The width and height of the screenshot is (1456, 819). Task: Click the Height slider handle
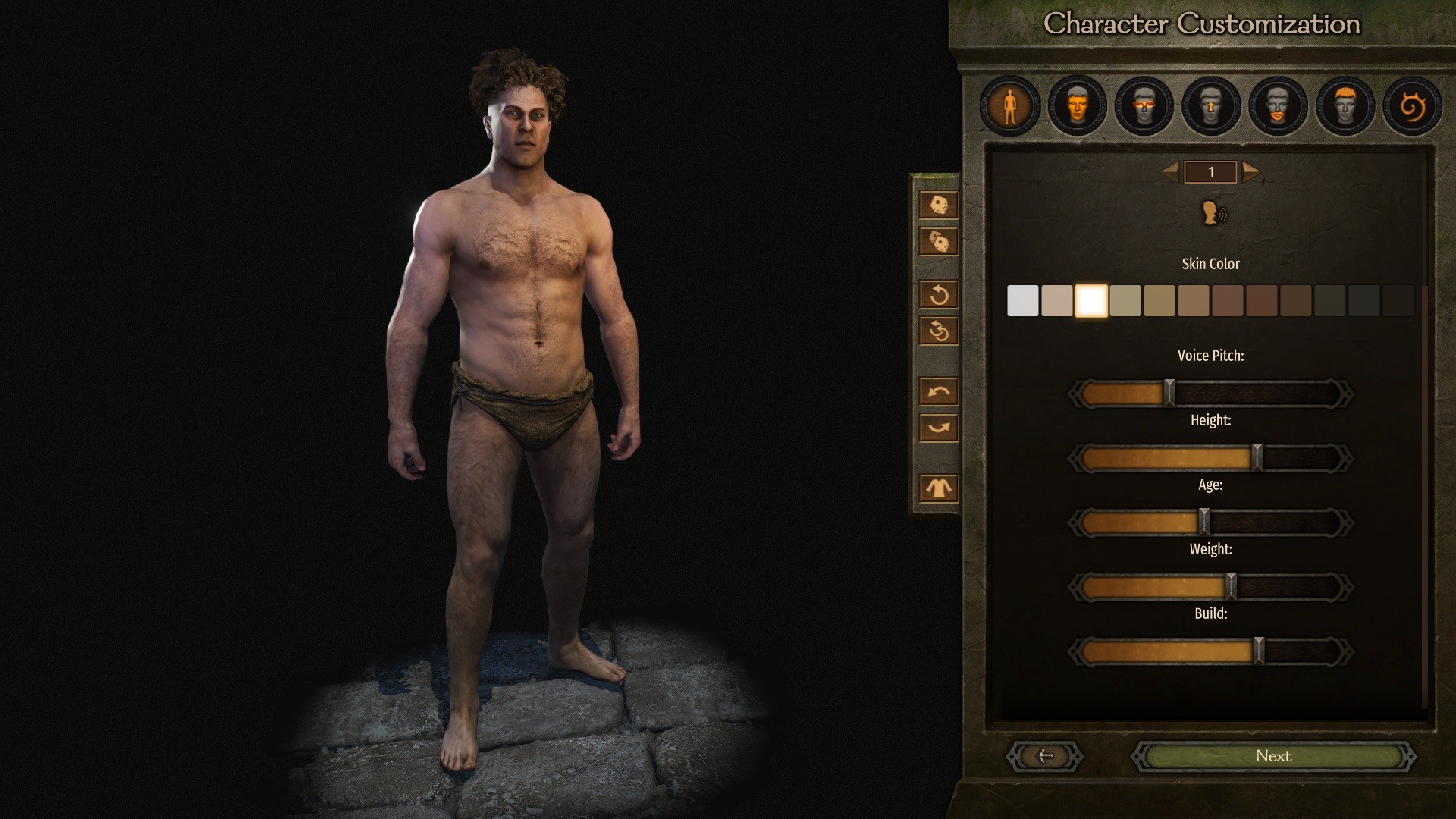[x=1257, y=458]
